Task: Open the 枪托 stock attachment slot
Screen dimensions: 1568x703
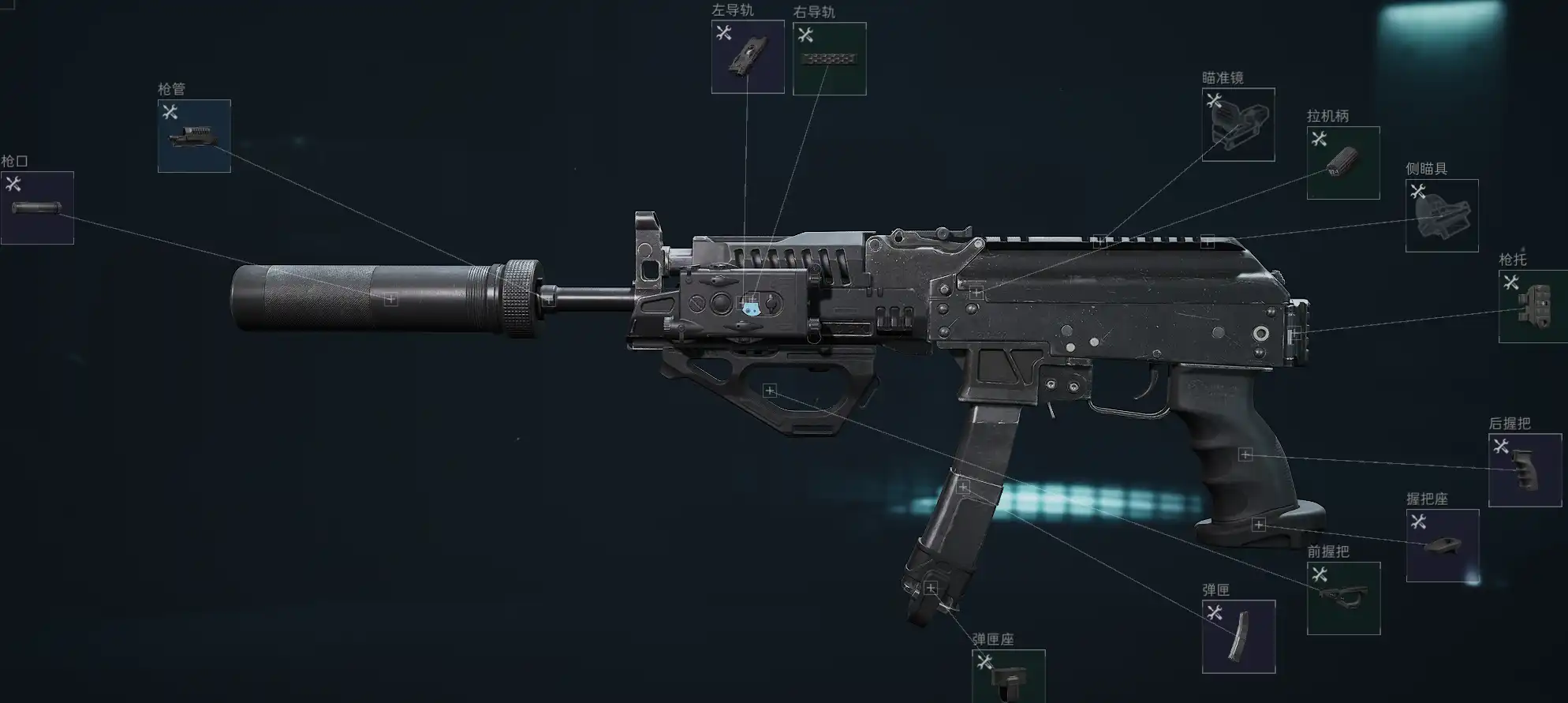Action: (1533, 307)
